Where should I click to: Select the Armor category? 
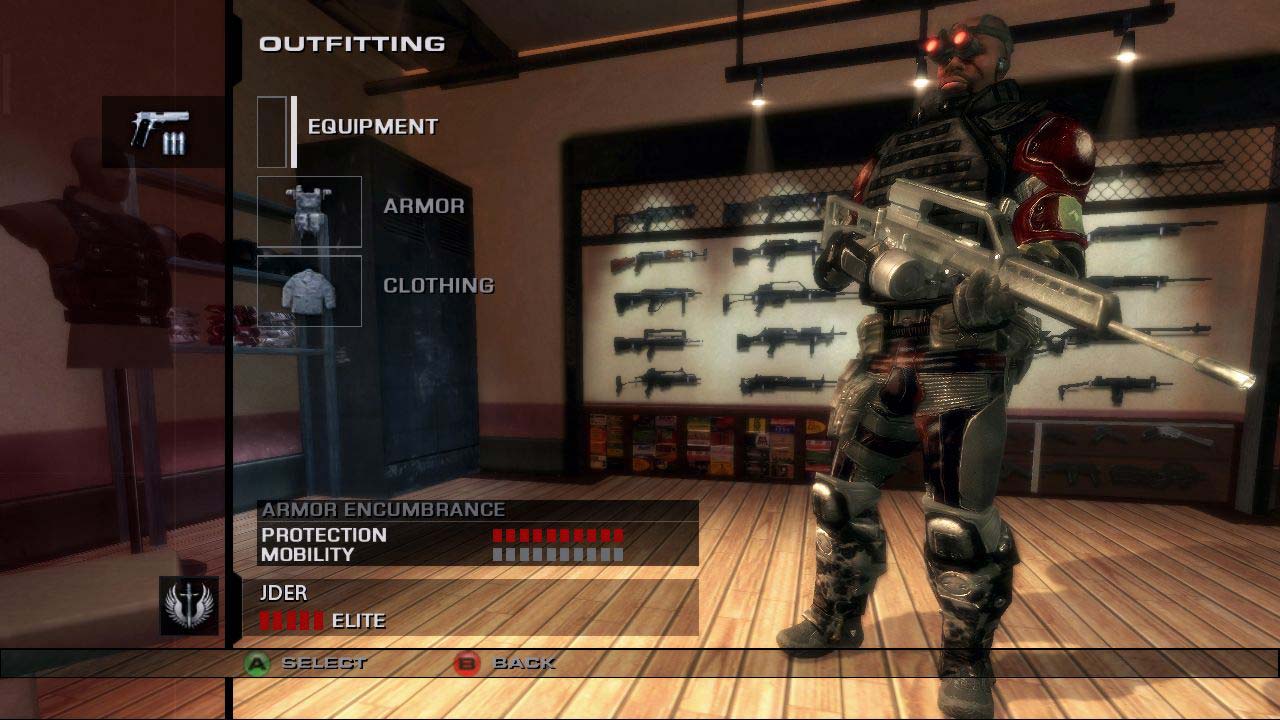coord(424,206)
